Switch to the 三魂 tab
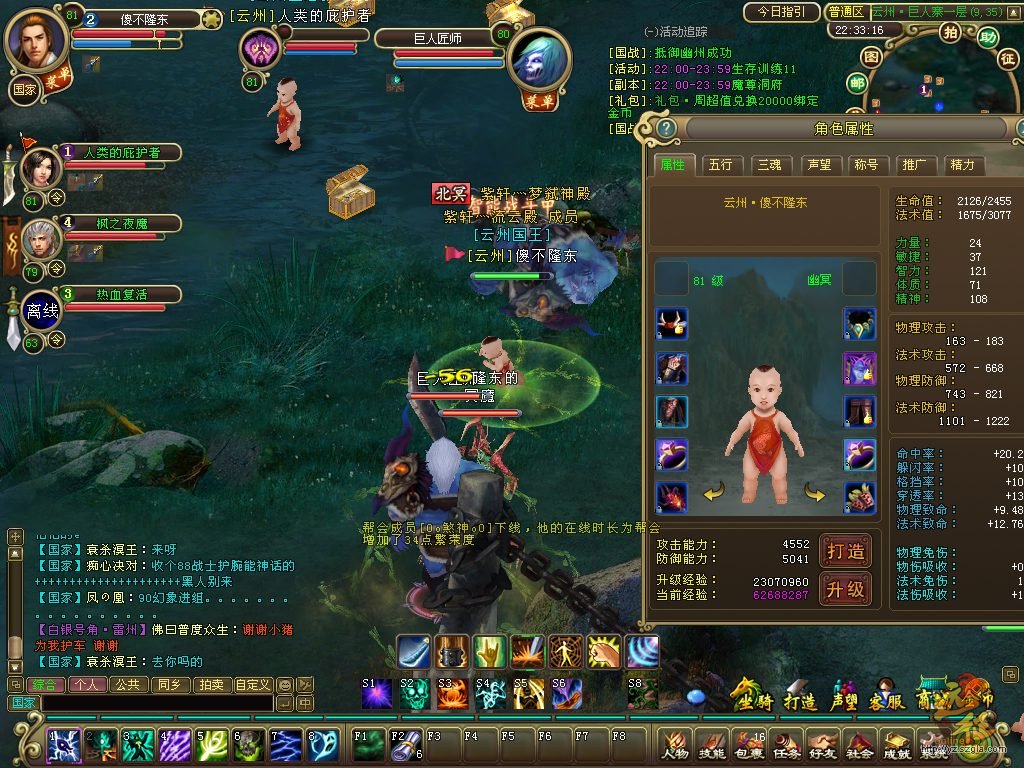The width and height of the screenshot is (1024, 768). tap(769, 165)
